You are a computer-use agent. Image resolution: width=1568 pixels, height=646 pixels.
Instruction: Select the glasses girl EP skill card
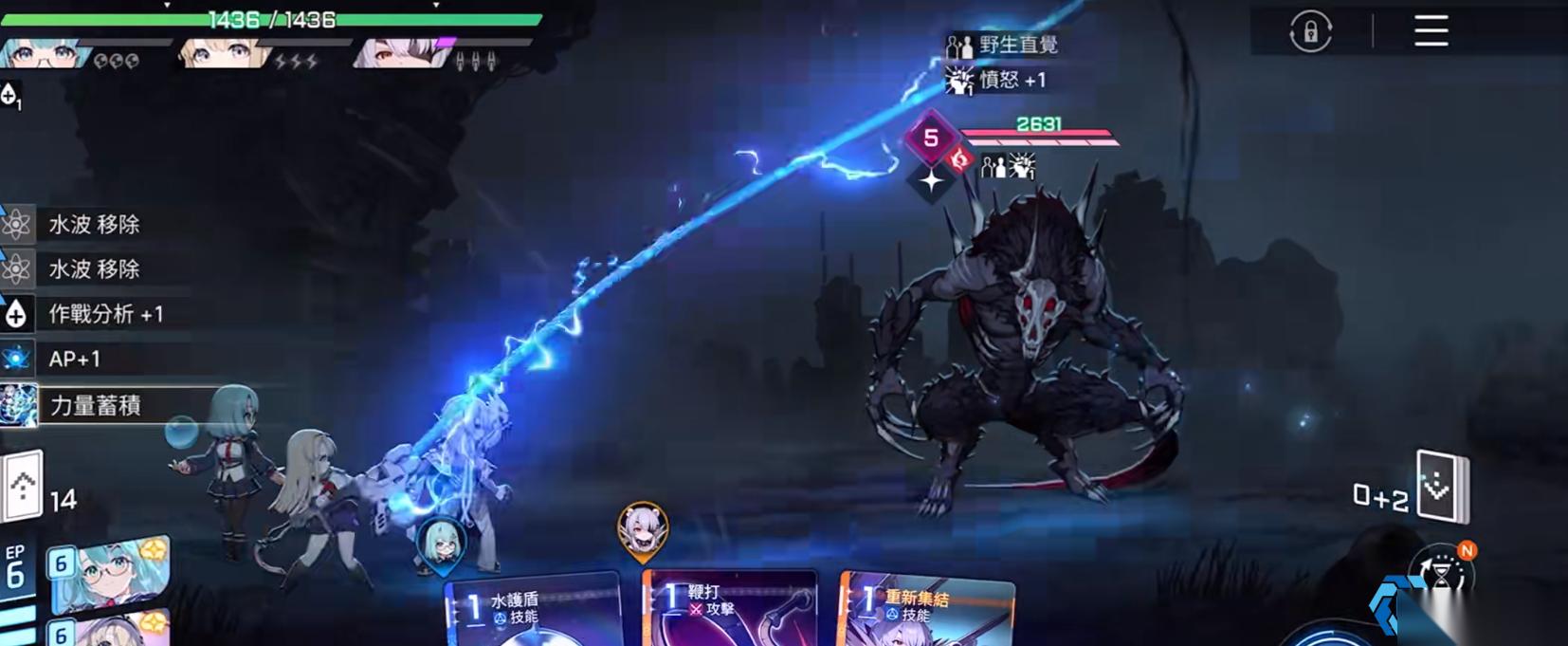[111, 574]
